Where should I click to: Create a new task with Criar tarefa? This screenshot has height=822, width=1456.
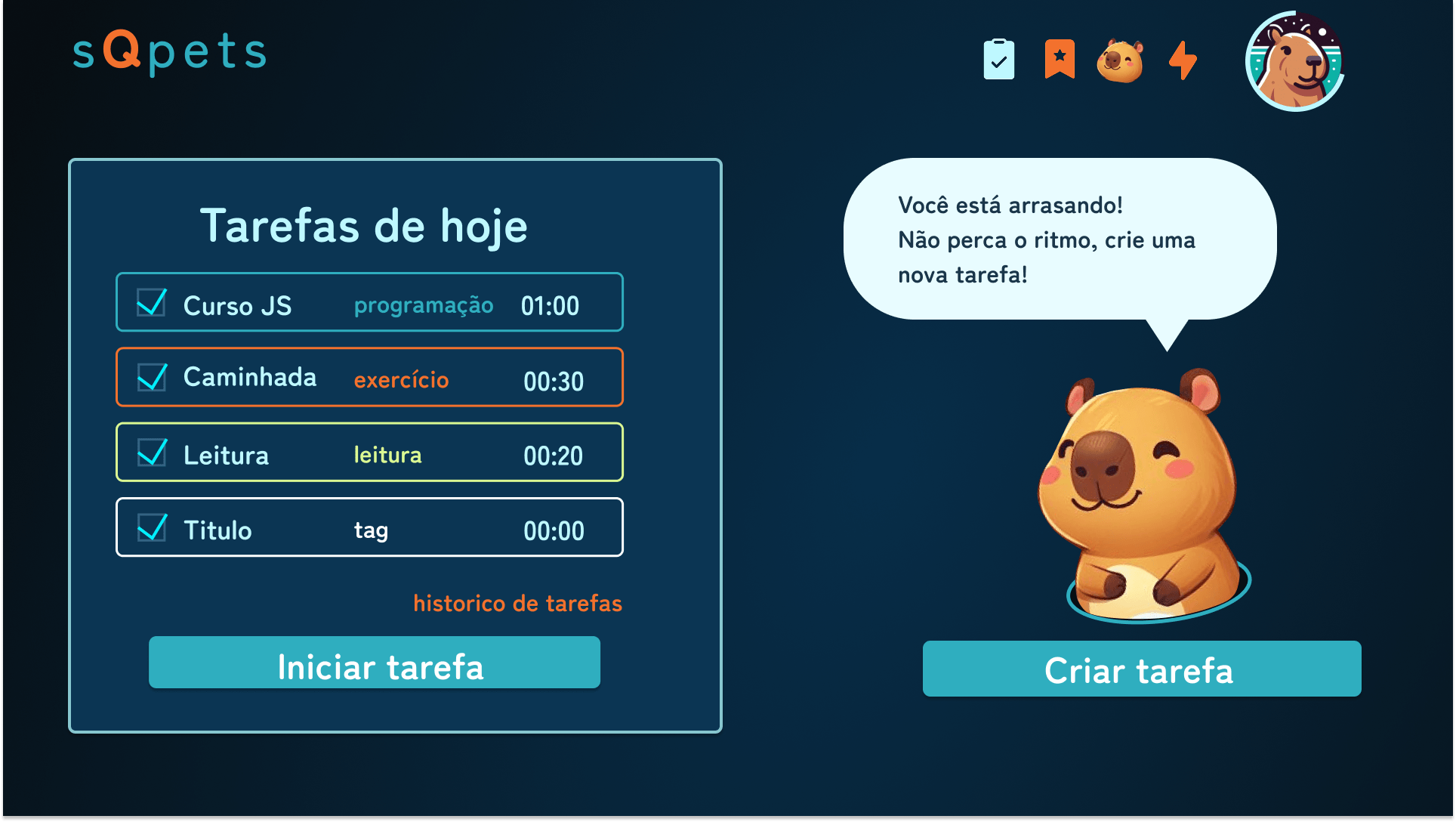(x=1141, y=669)
